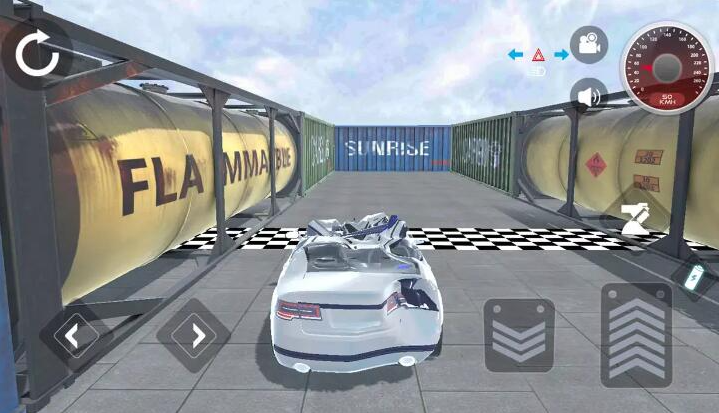Hit the brake pedal with down chevrons
This screenshot has height=413, width=719.
pos(519,336)
